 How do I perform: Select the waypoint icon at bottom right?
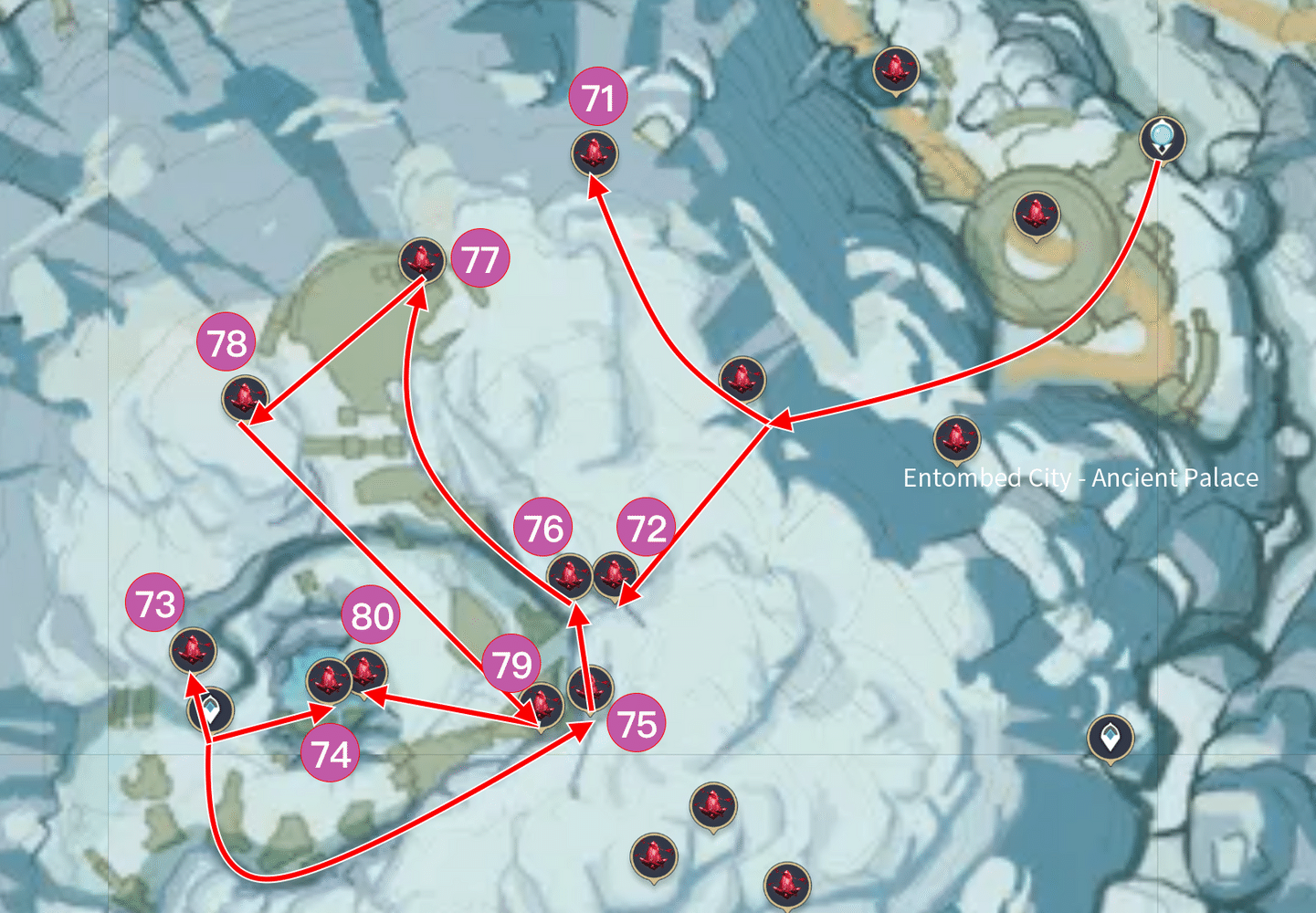tap(1111, 738)
